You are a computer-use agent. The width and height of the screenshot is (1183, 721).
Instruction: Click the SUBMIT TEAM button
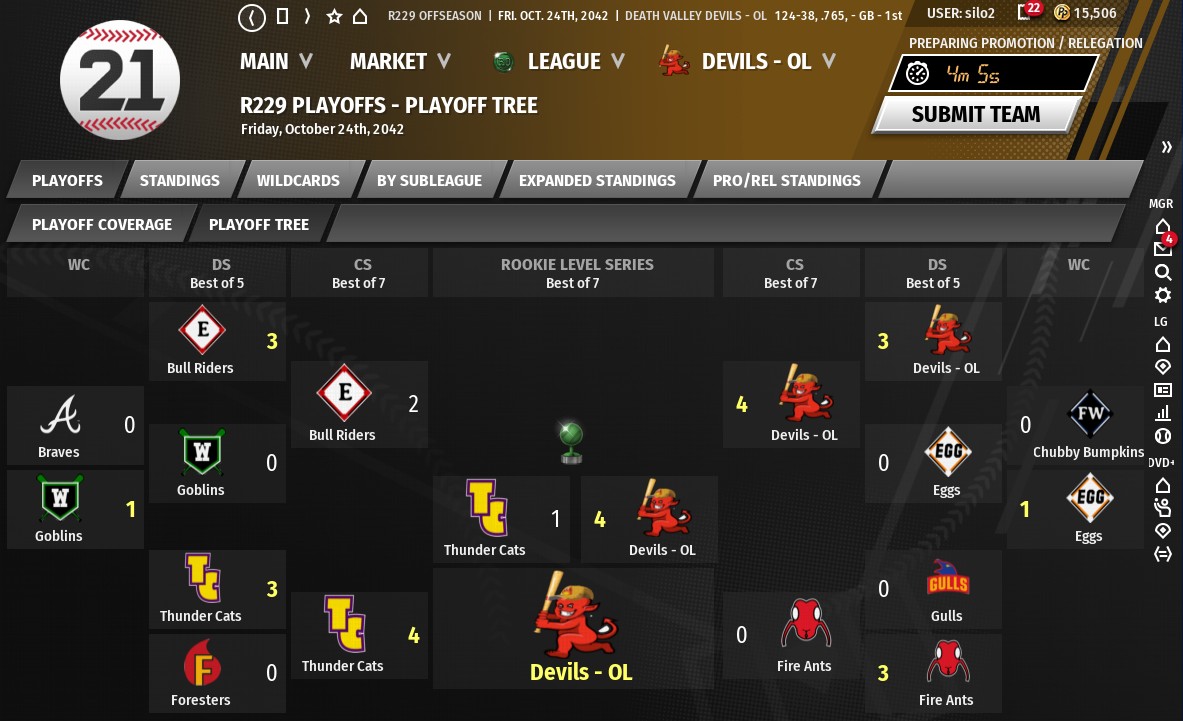[975, 114]
